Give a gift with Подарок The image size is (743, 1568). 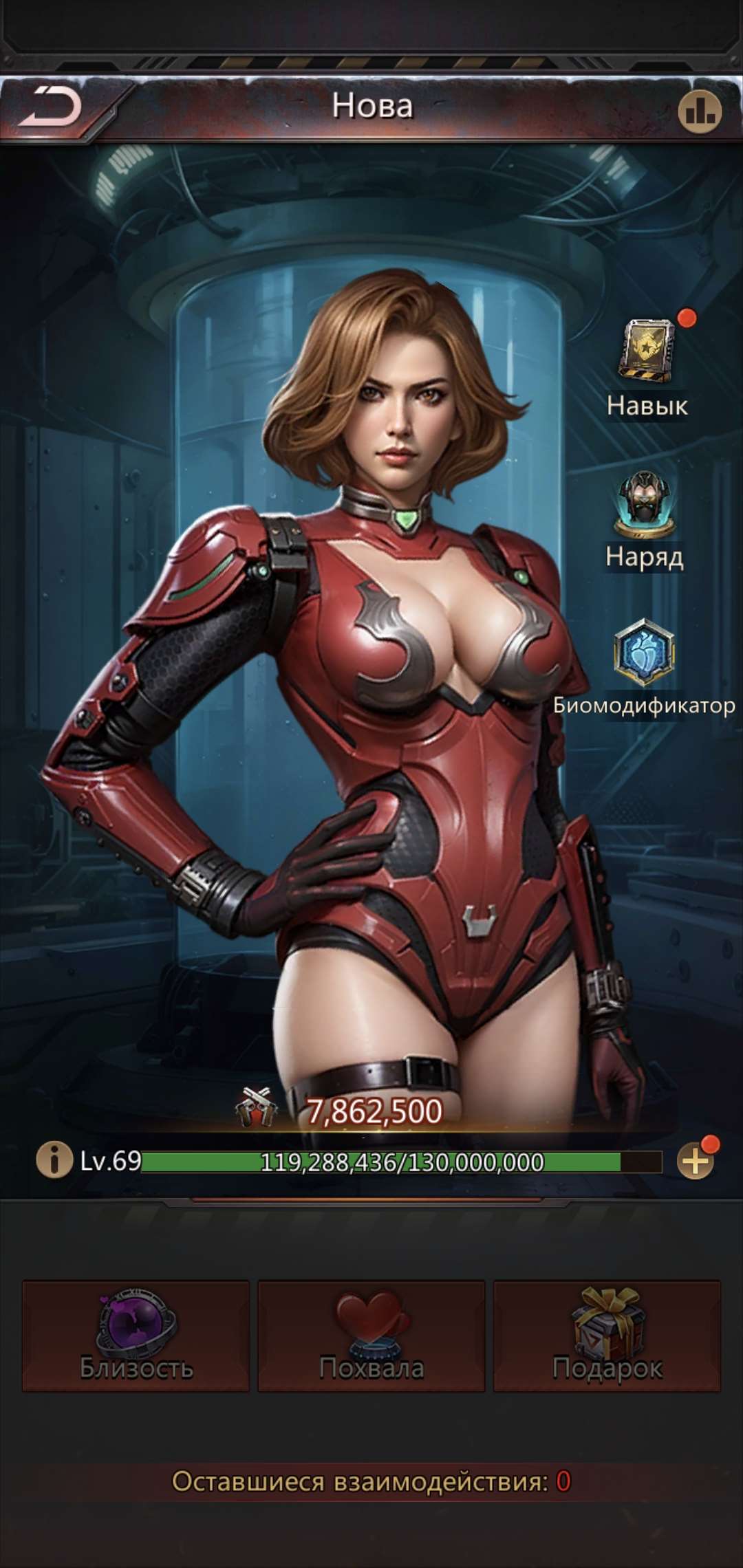click(x=607, y=1336)
